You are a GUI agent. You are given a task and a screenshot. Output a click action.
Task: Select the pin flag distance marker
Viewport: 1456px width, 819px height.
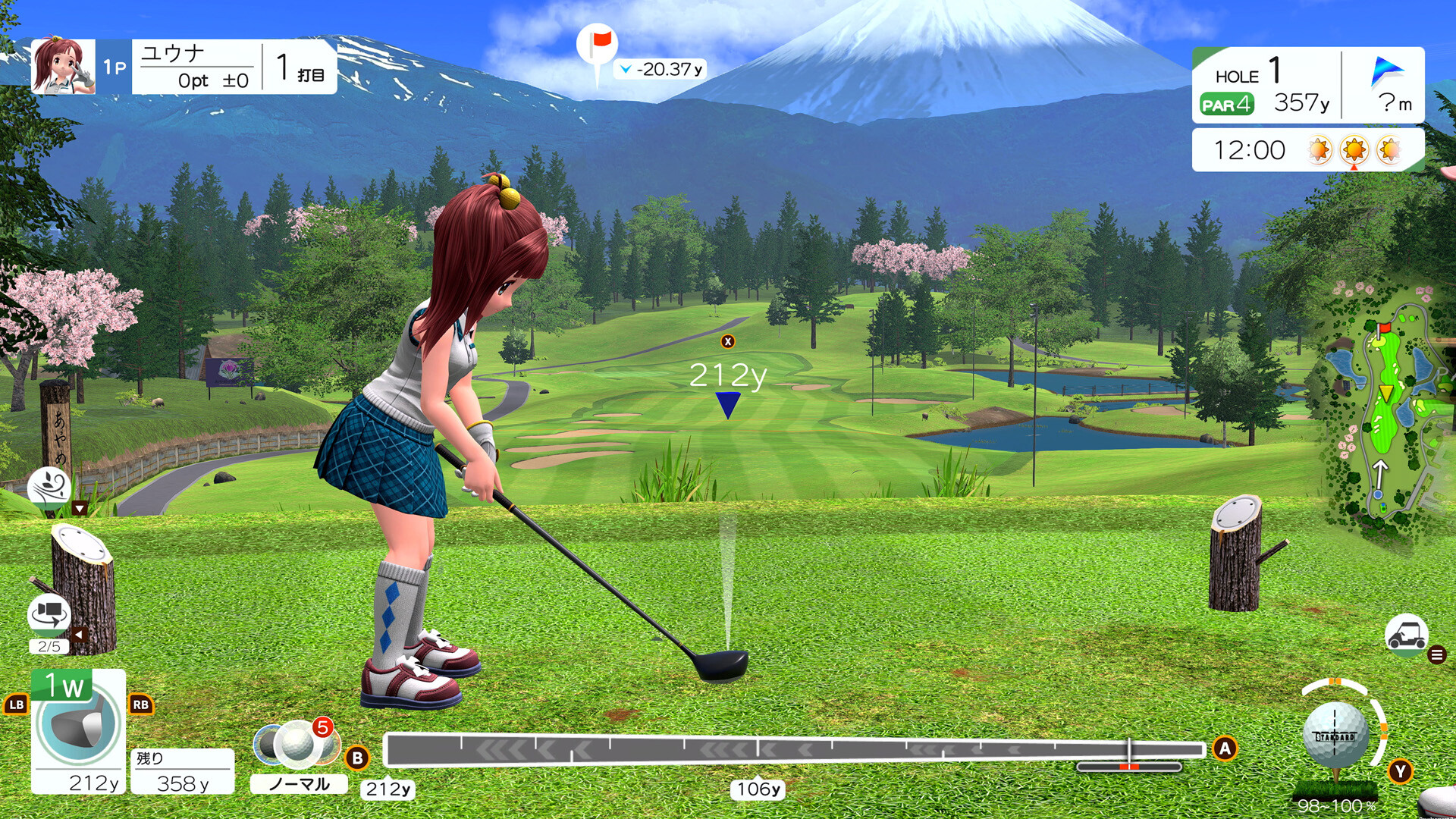[x=598, y=47]
